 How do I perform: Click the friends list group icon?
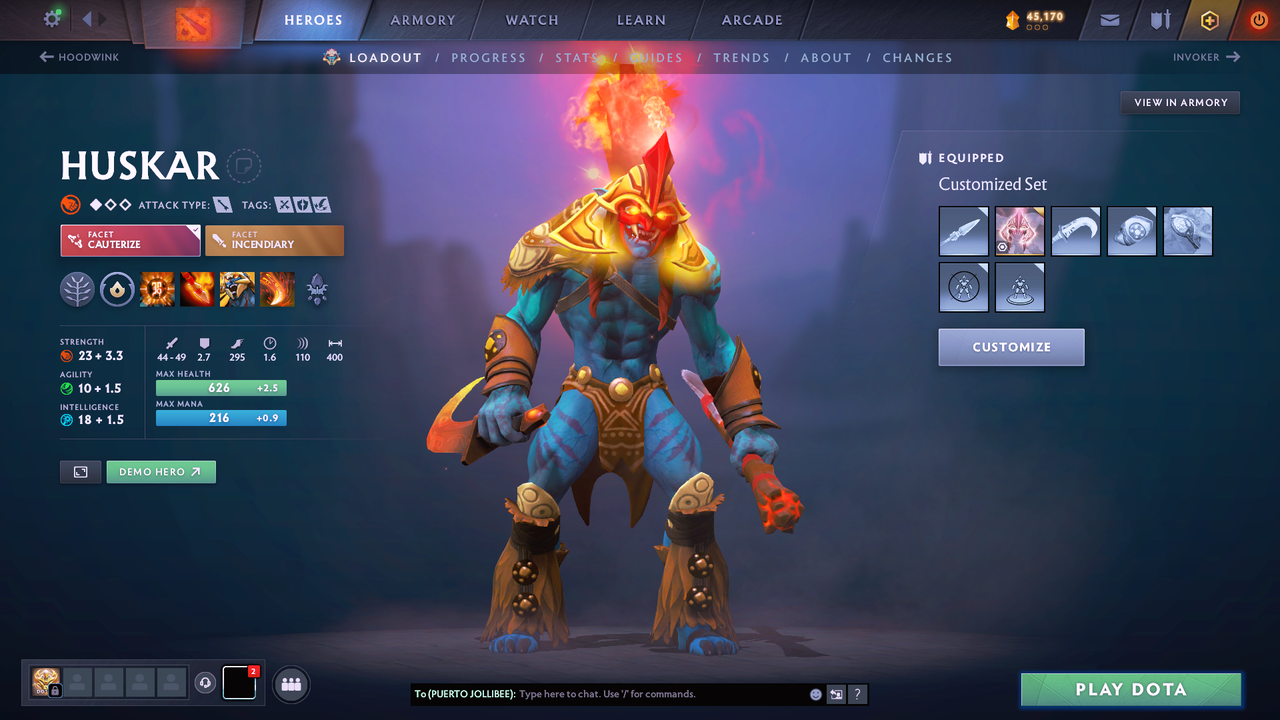click(x=290, y=684)
